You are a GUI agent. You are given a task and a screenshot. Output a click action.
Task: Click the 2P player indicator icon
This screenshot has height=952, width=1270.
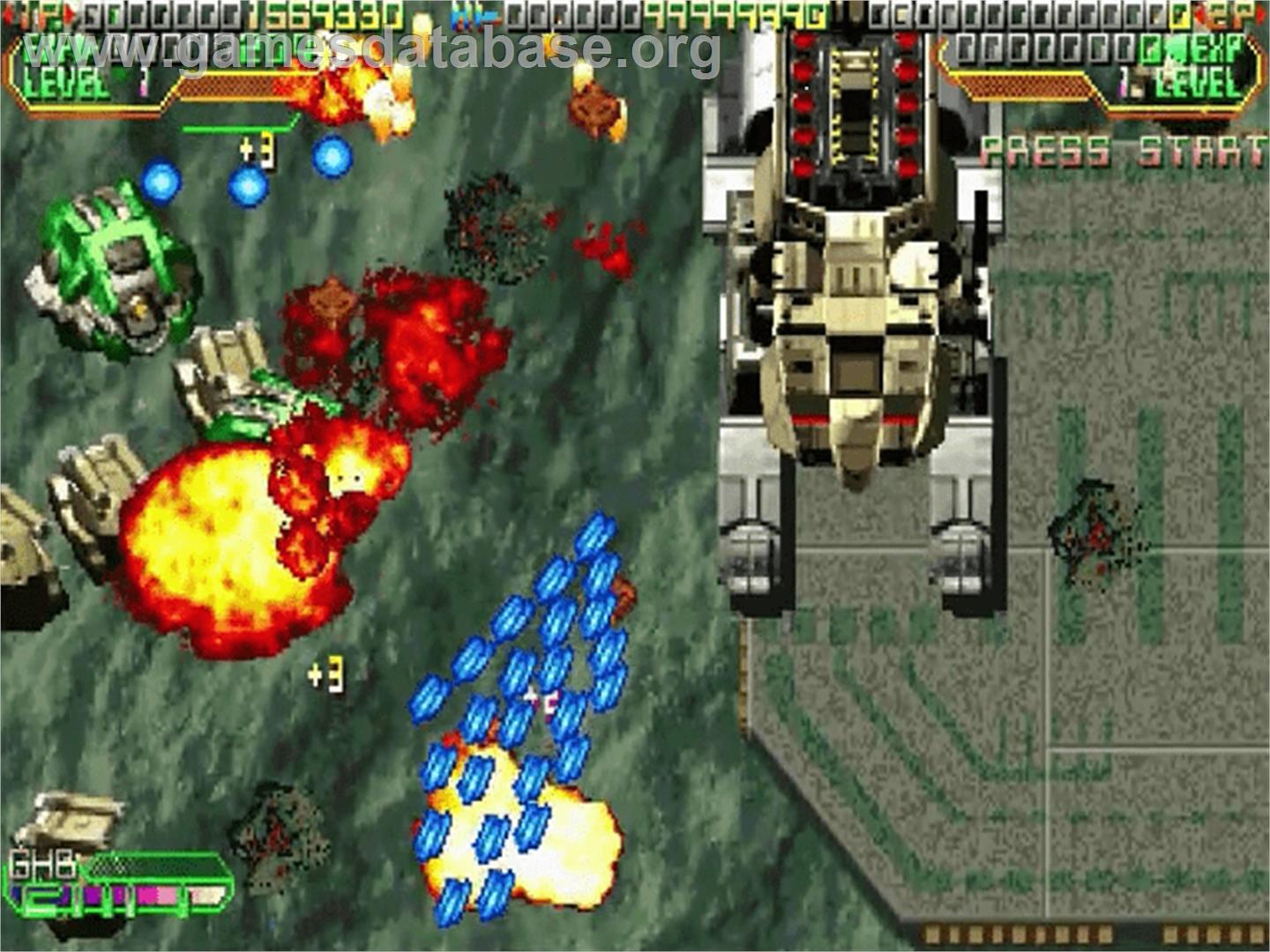[1230, 14]
